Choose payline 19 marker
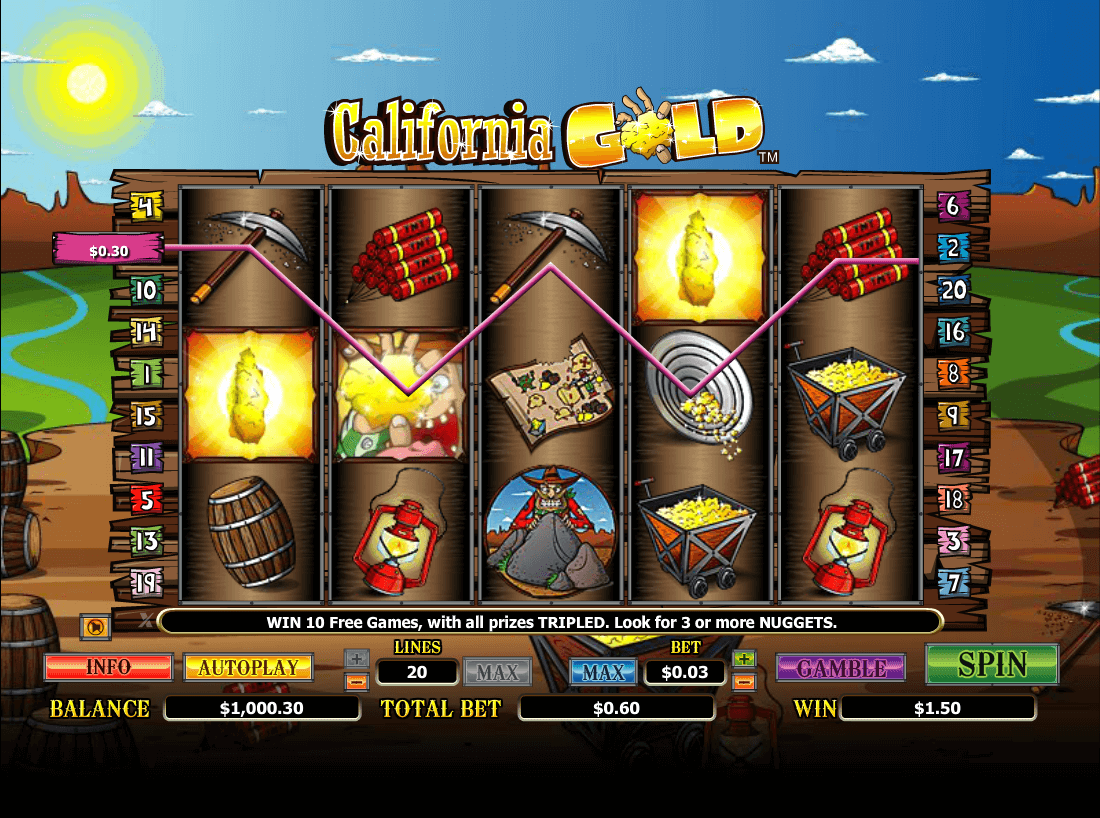 pos(146,580)
